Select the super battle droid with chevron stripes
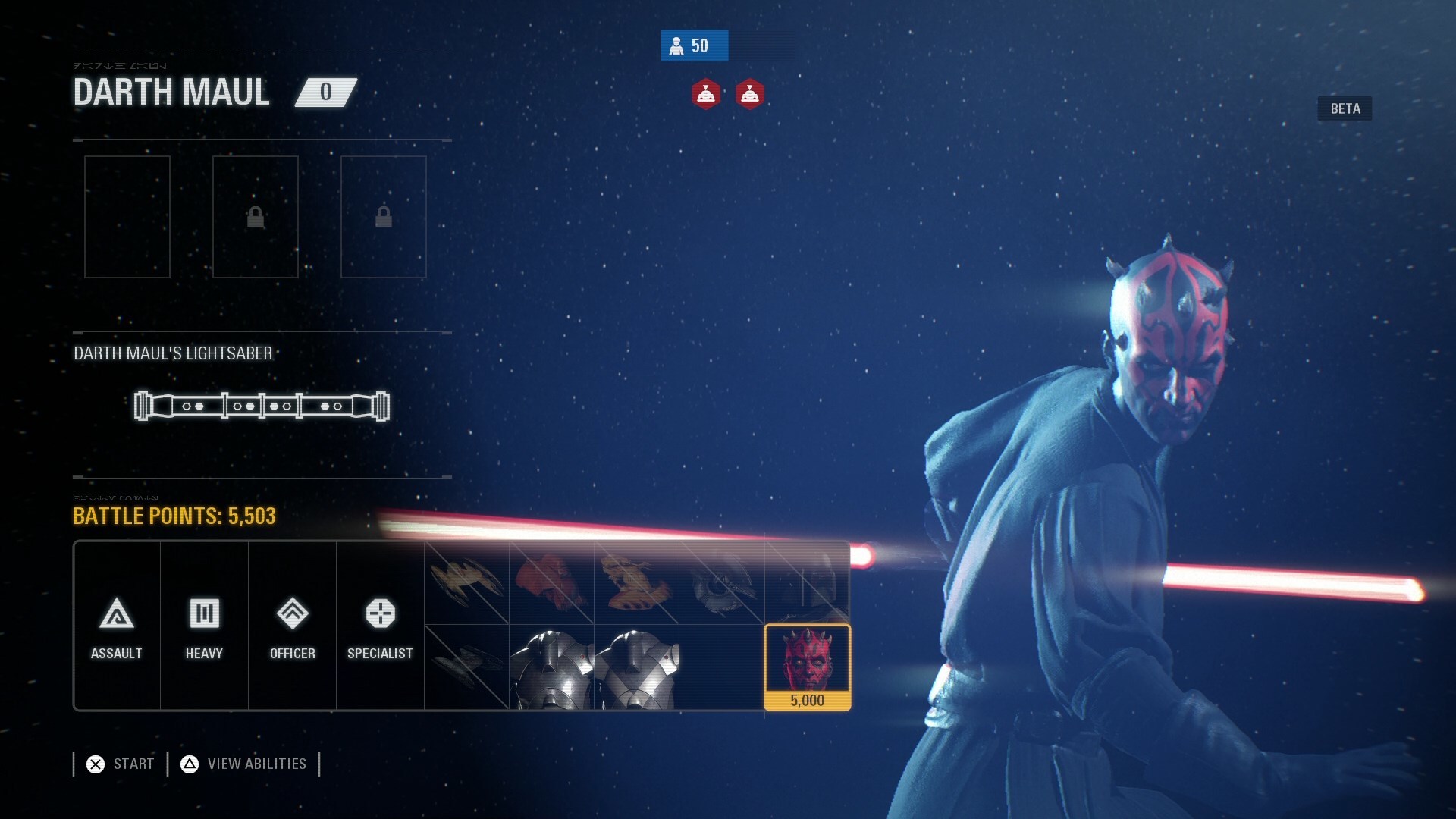This screenshot has width=1456, height=819. coord(635,667)
